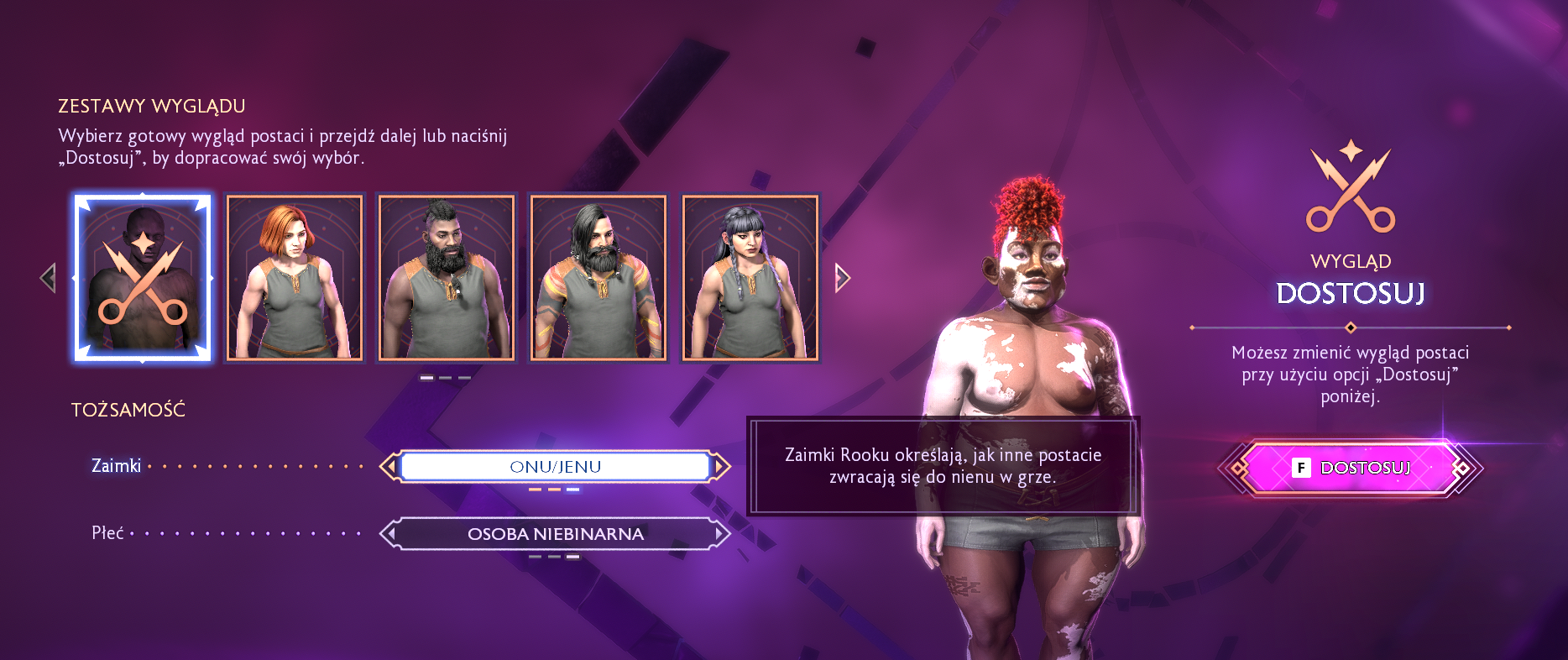Viewport: 1568px width, 660px height.
Task: Show previous appearance presets with left arrow
Action: [48, 278]
